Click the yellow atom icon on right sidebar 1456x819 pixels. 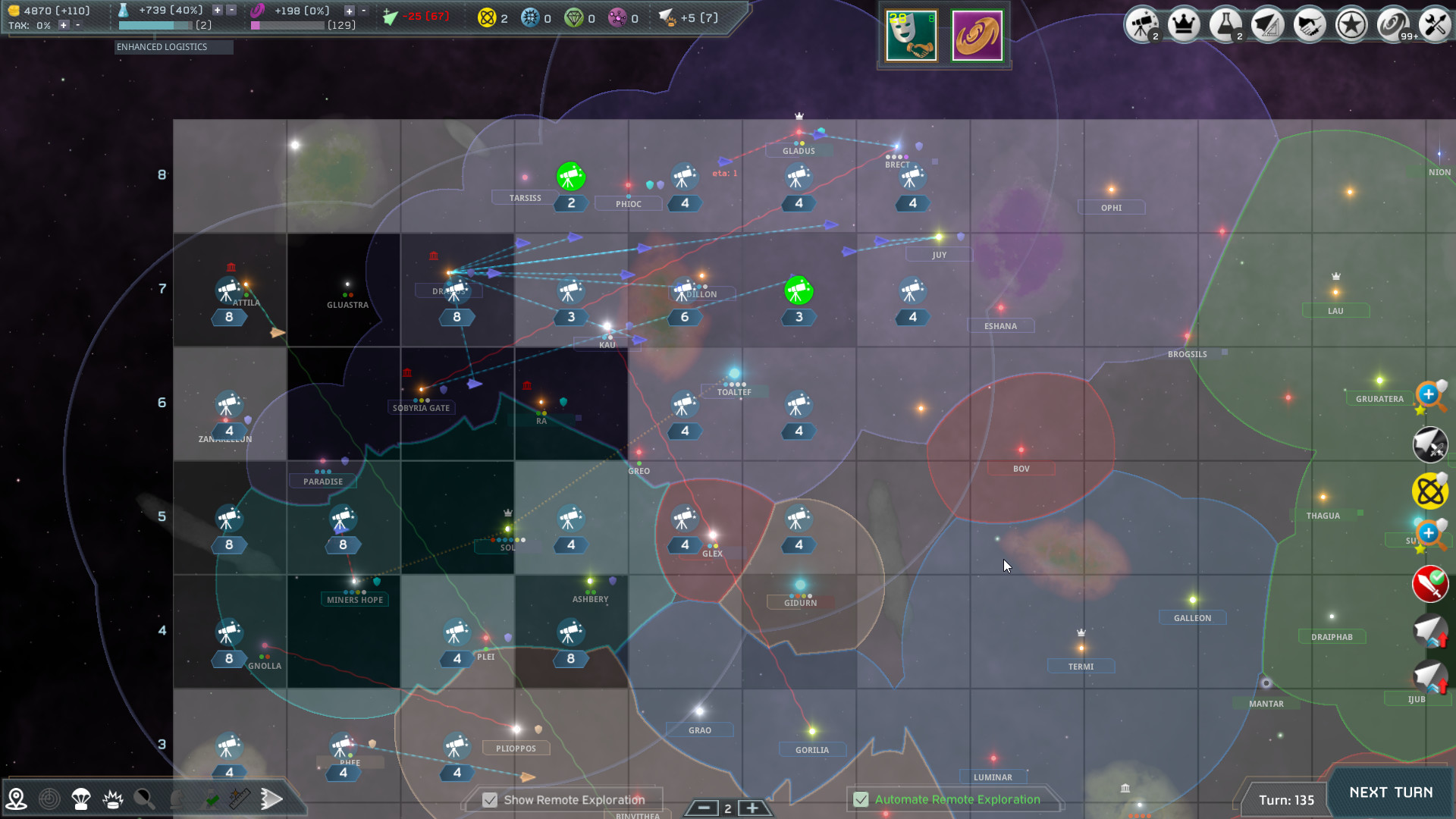click(x=1429, y=491)
